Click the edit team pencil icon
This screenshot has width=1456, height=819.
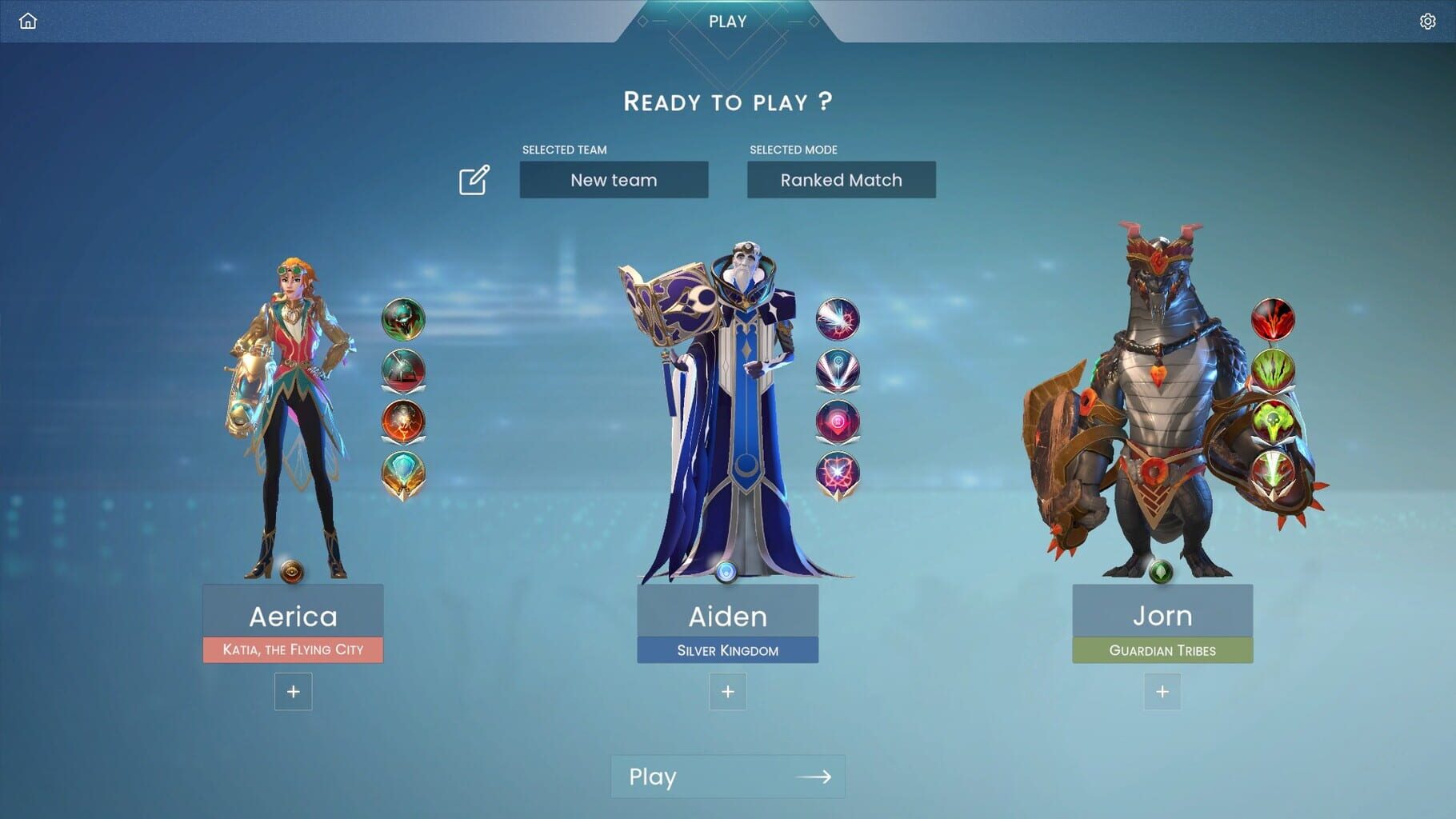(474, 180)
